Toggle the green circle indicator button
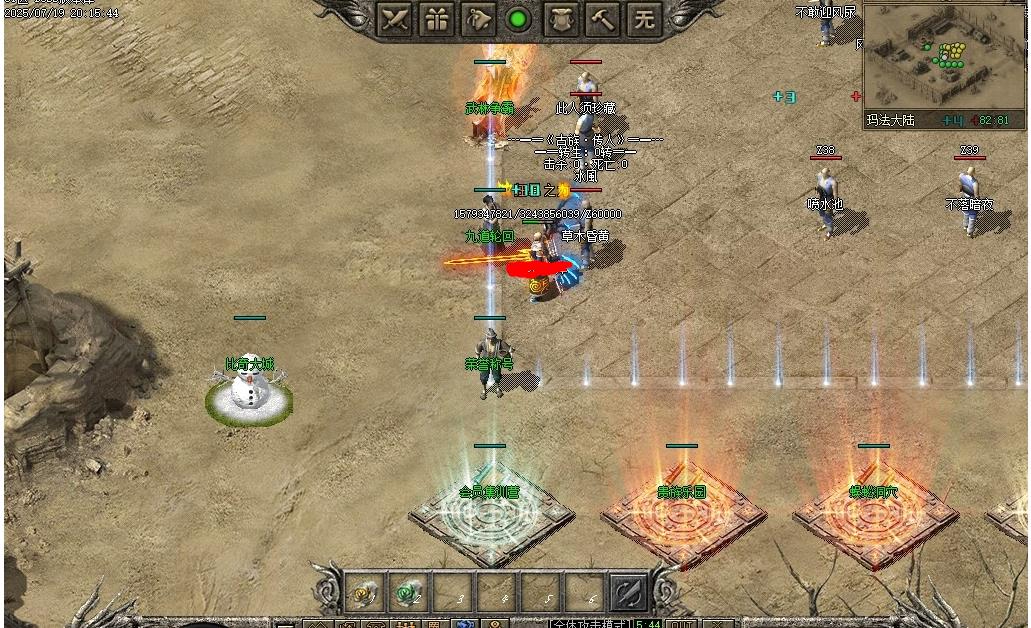The image size is (1031, 628). click(x=518, y=19)
